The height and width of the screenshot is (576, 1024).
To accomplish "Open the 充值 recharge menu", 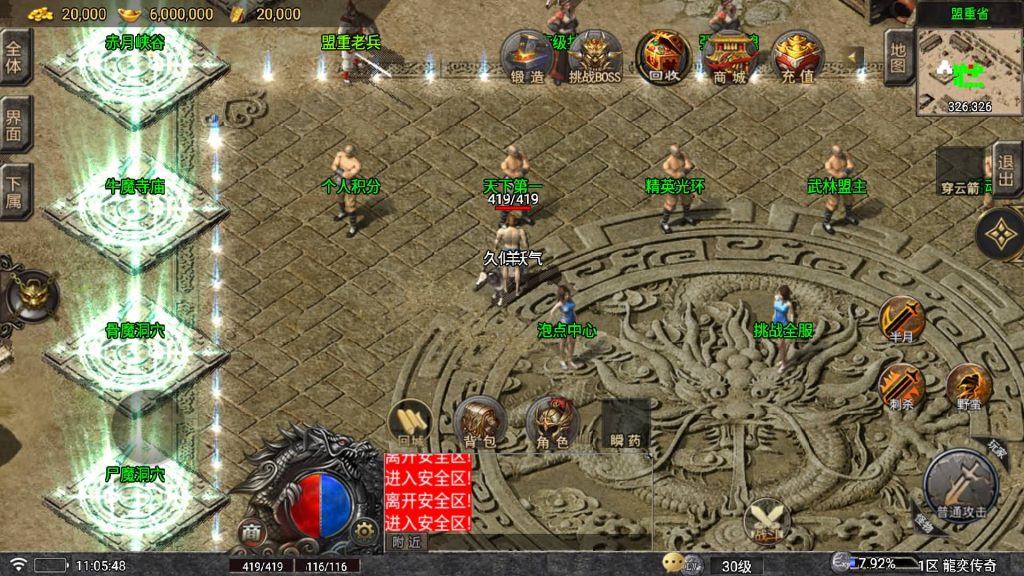I will 796,56.
